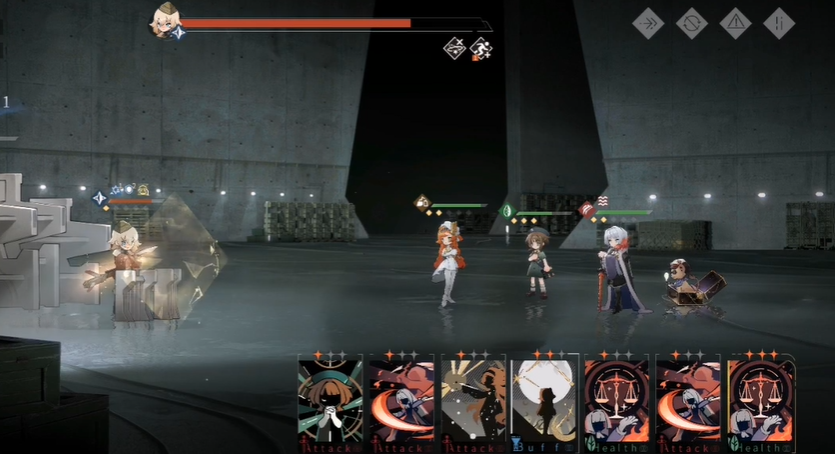Toggle the fast-forward battle speed icon
The image size is (835, 454).
648,23
